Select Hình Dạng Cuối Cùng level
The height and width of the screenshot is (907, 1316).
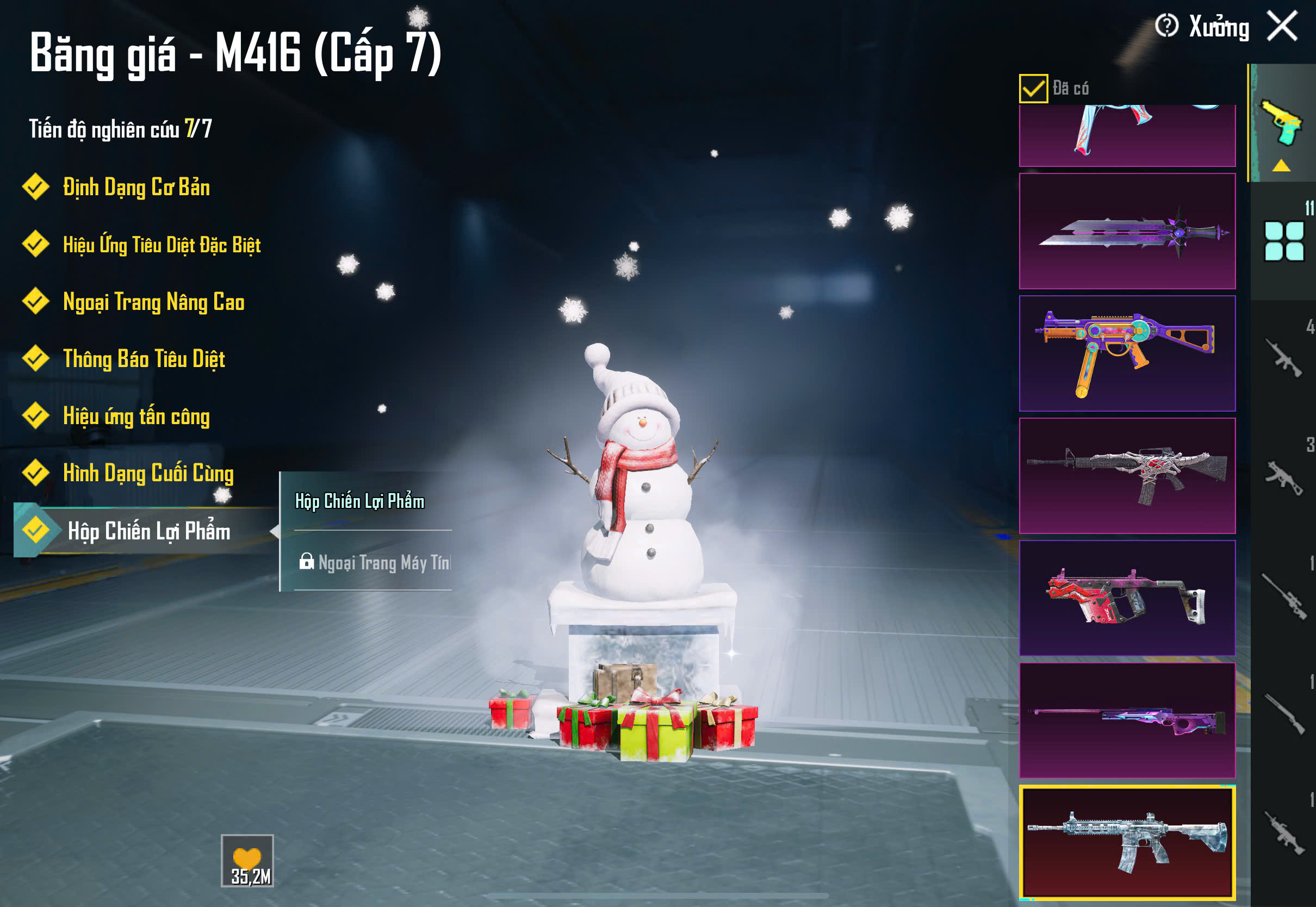pyautogui.click(x=147, y=474)
